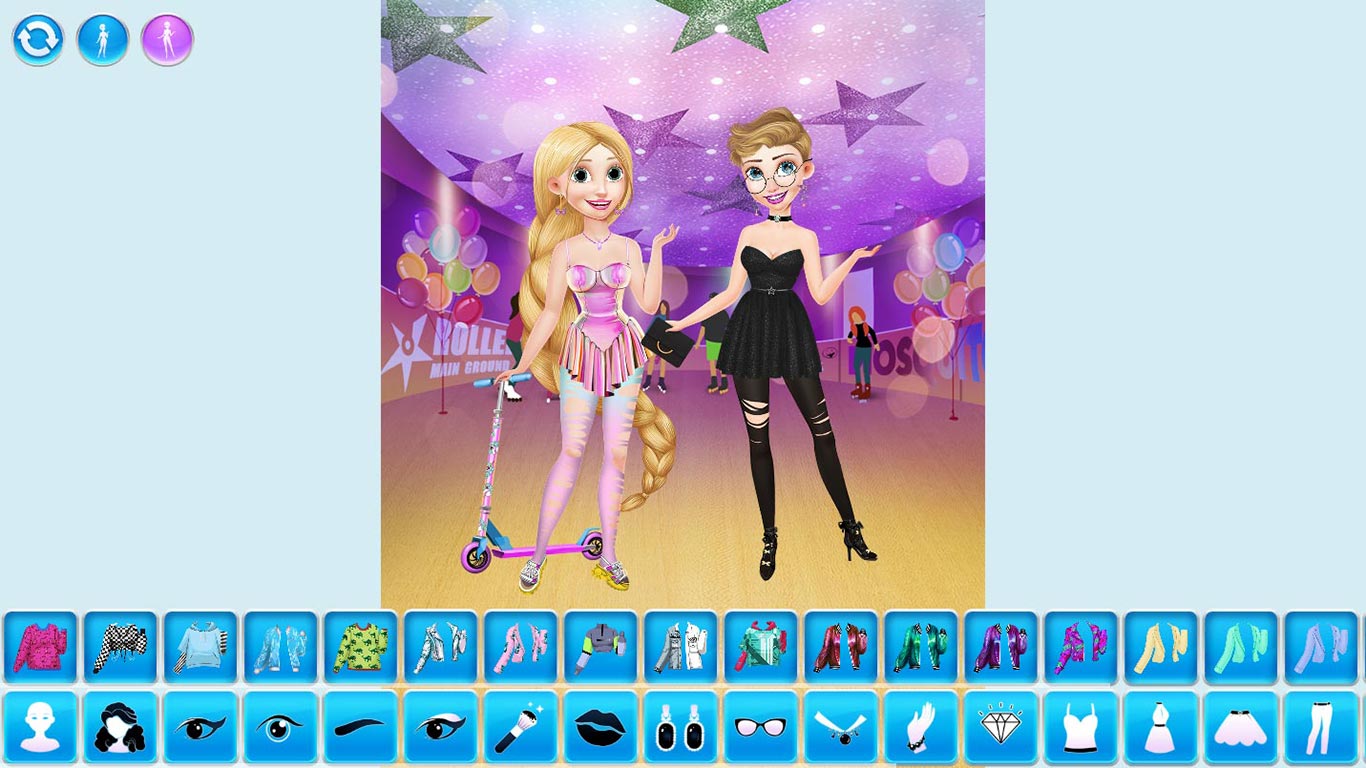Reset the outfit with the refresh button

[x=38, y=41]
